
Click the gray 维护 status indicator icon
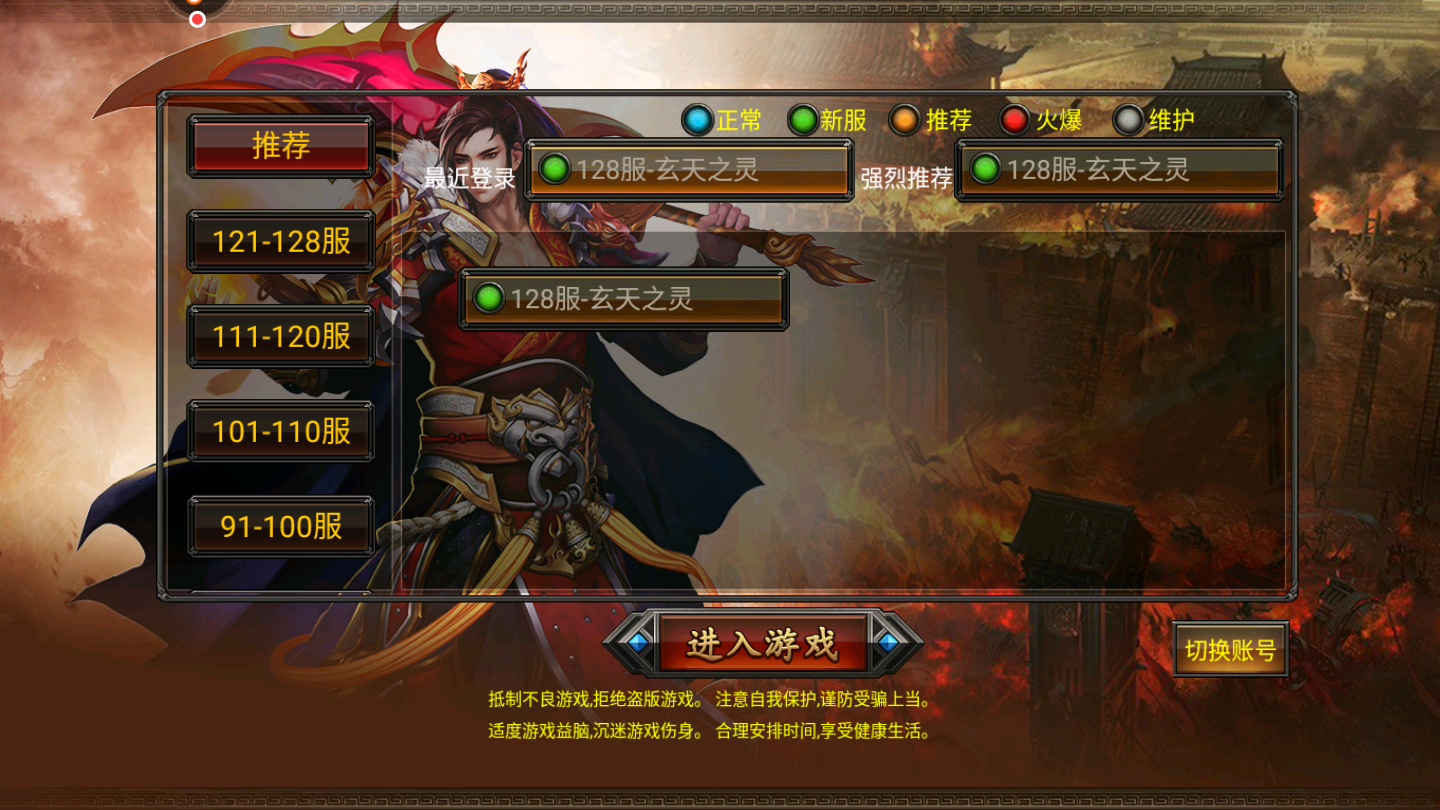(x=1130, y=120)
